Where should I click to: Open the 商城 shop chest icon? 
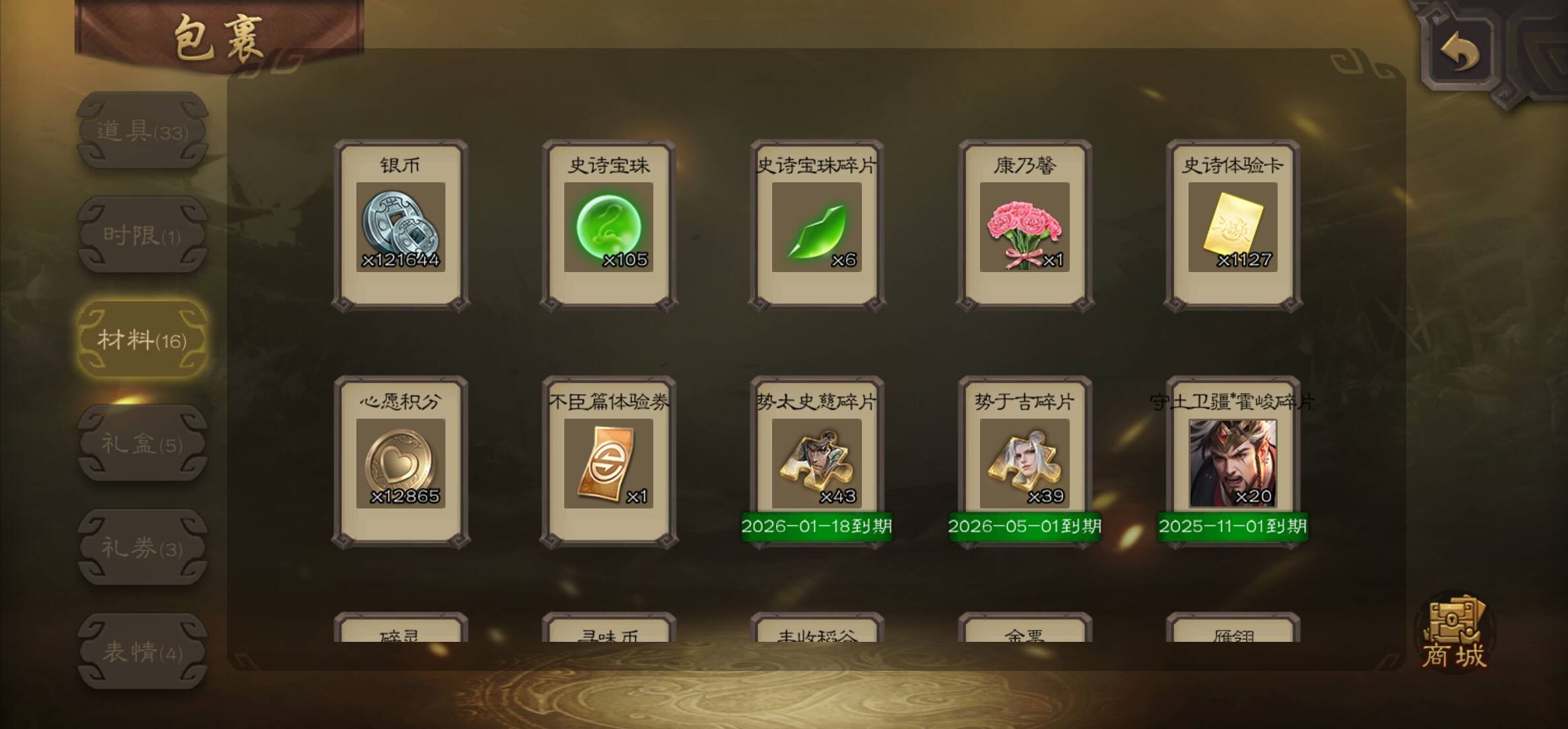pyautogui.click(x=1454, y=633)
